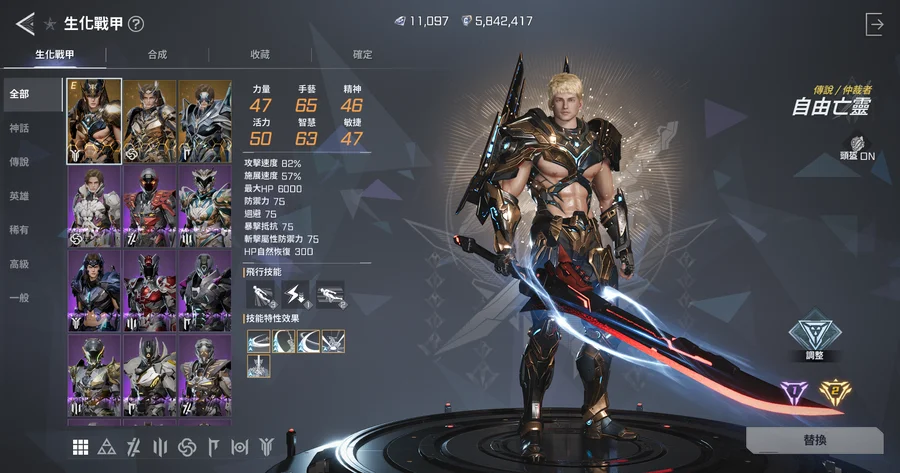
Task: Open the 收藏 tab
Action: coord(260,55)
